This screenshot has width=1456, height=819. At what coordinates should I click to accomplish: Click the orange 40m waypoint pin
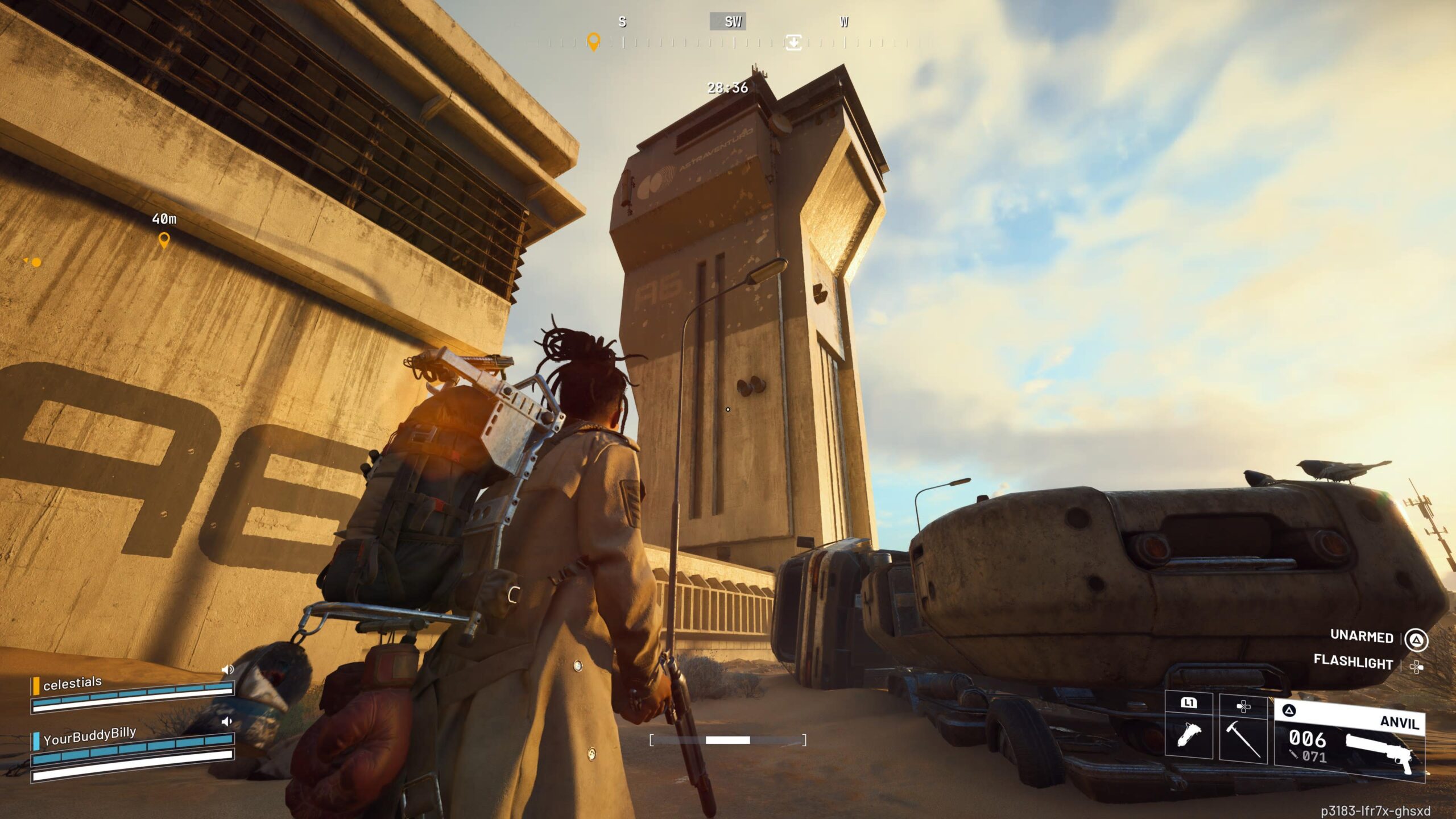(164, 241)
